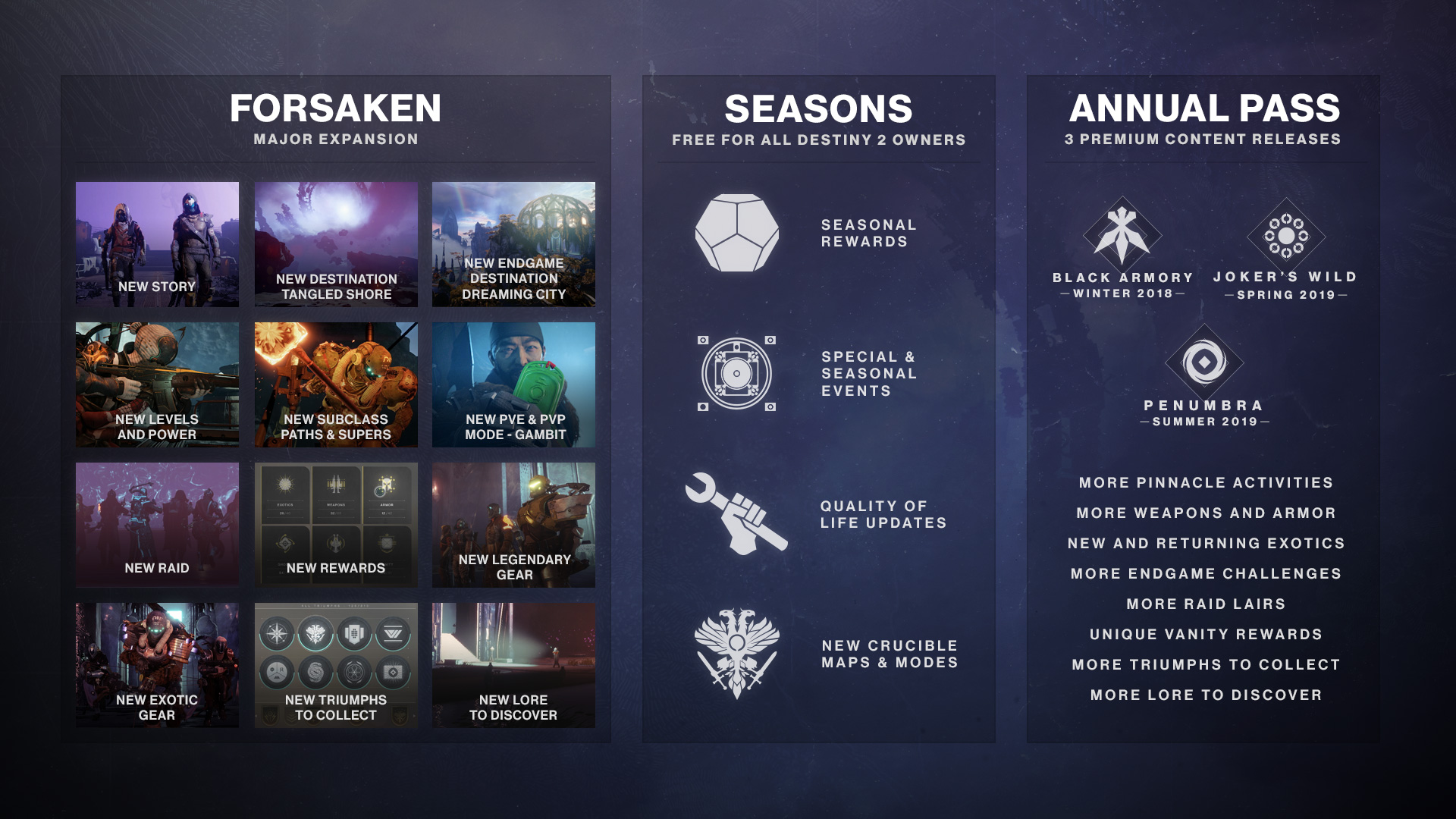Choose the Penumbra emblem
This screenshot has width=1456, height=819.
click(x=1204, y=362)
